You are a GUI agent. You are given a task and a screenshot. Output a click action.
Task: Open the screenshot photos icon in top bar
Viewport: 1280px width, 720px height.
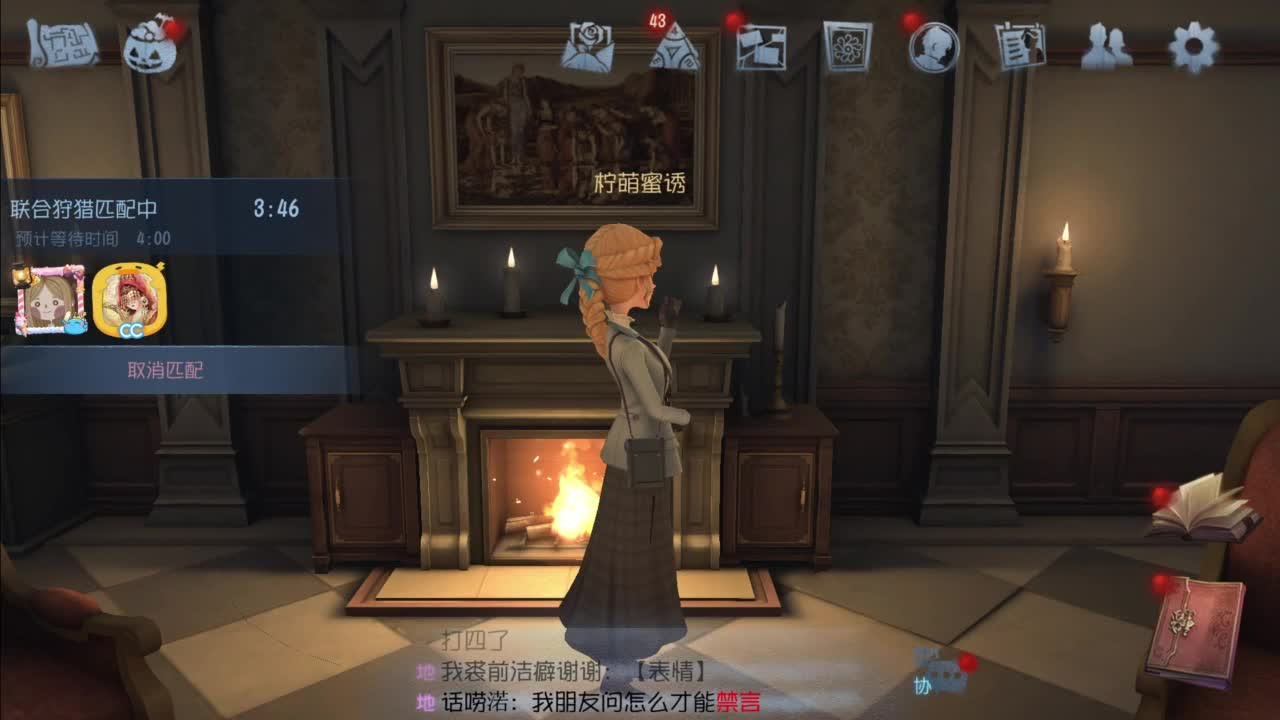tap(762, 47)
